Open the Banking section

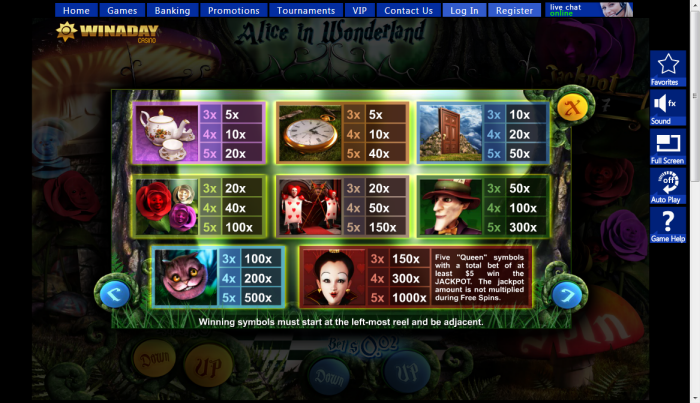click(x=172, y=11)
